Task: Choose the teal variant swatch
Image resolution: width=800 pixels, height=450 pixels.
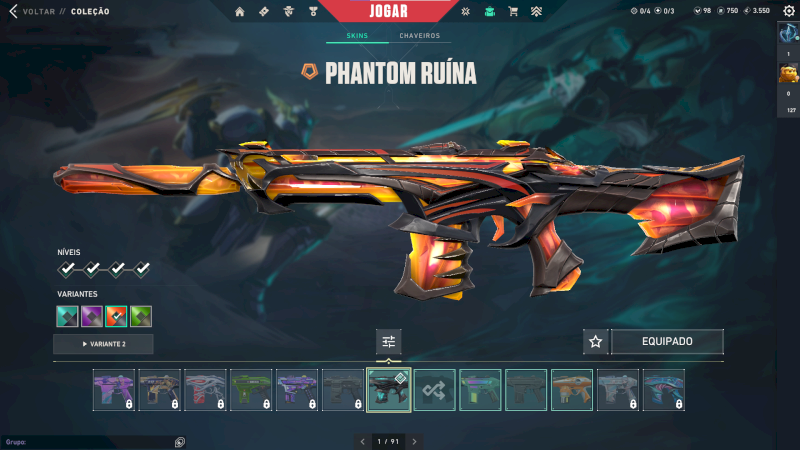Action: [x=68, y=316]
